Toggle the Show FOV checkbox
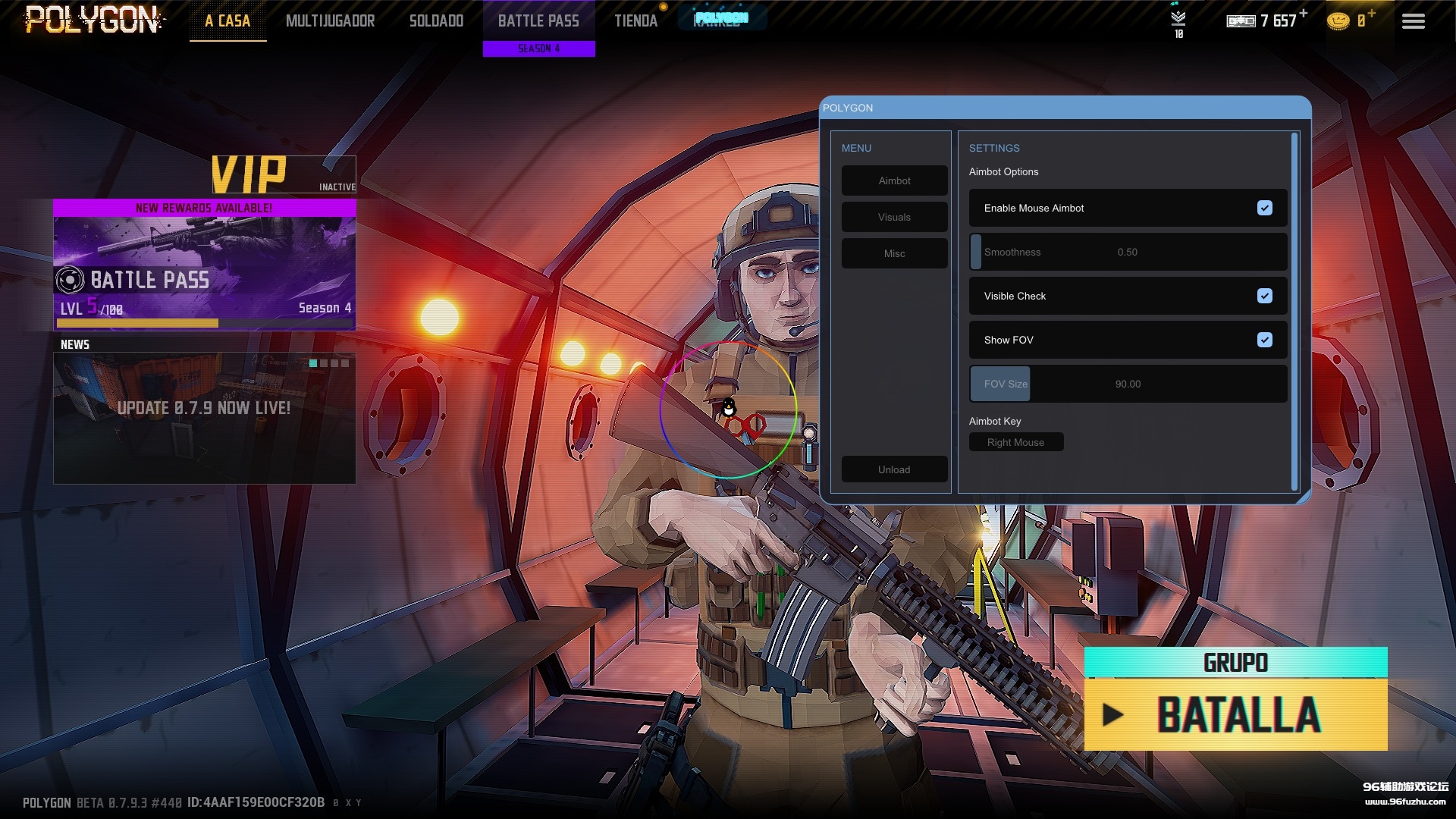Viewport: 1456px width, 819px height. (x=1264, y=340)
